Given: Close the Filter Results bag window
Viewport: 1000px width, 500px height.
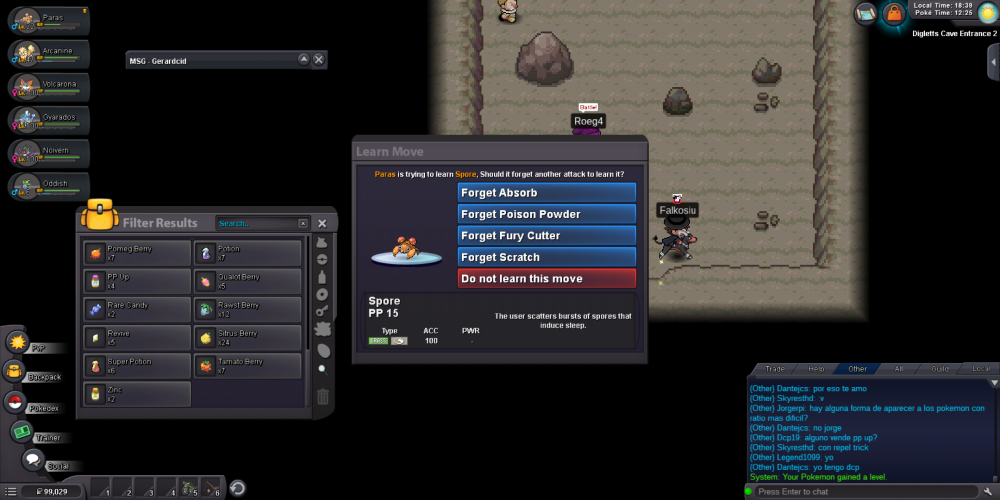Looking at the screenshot, I should (x=322, y=223).
